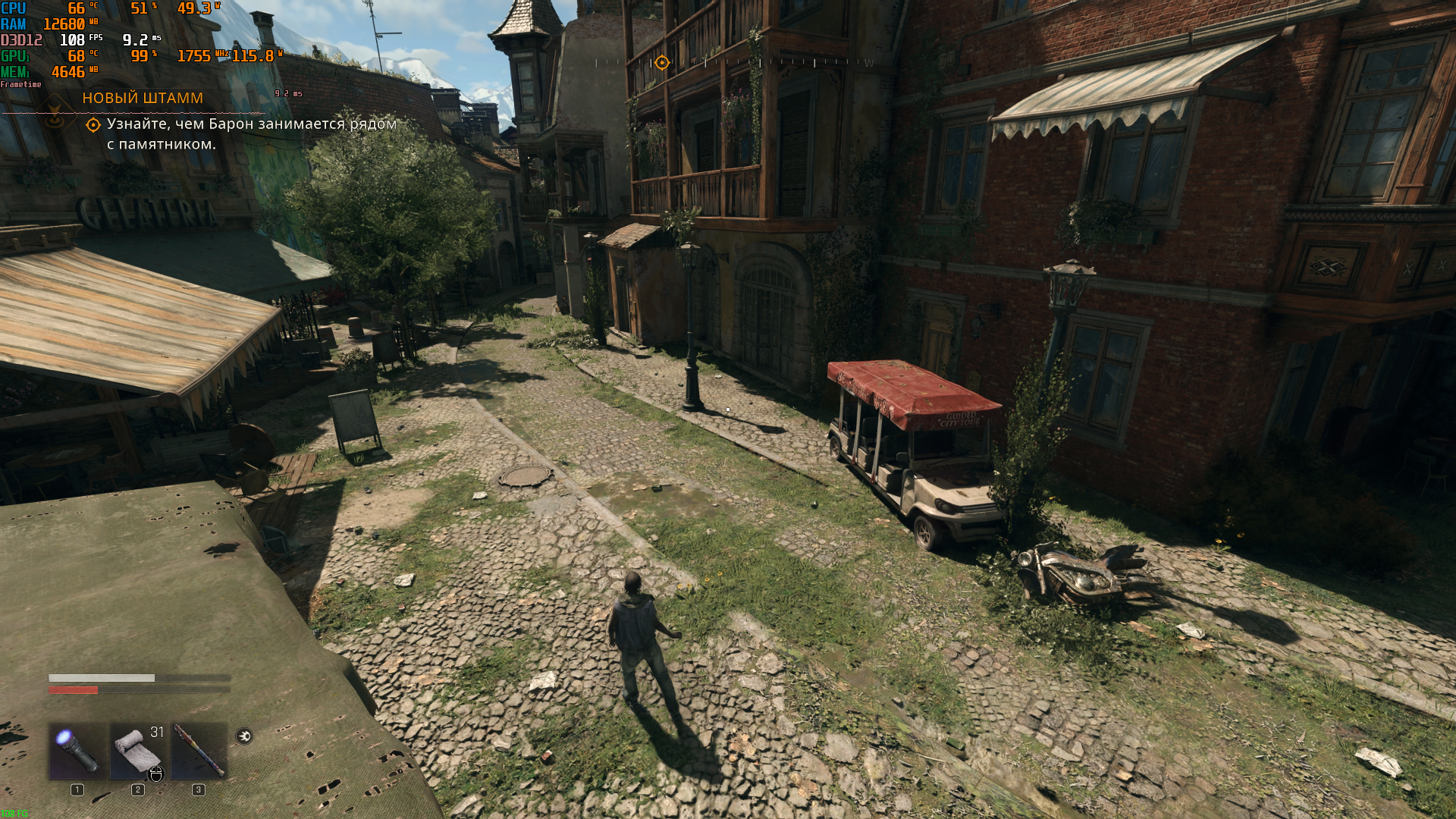
Task: Choose the bandage slot with 31 count
Action: [x=138, y=751]
